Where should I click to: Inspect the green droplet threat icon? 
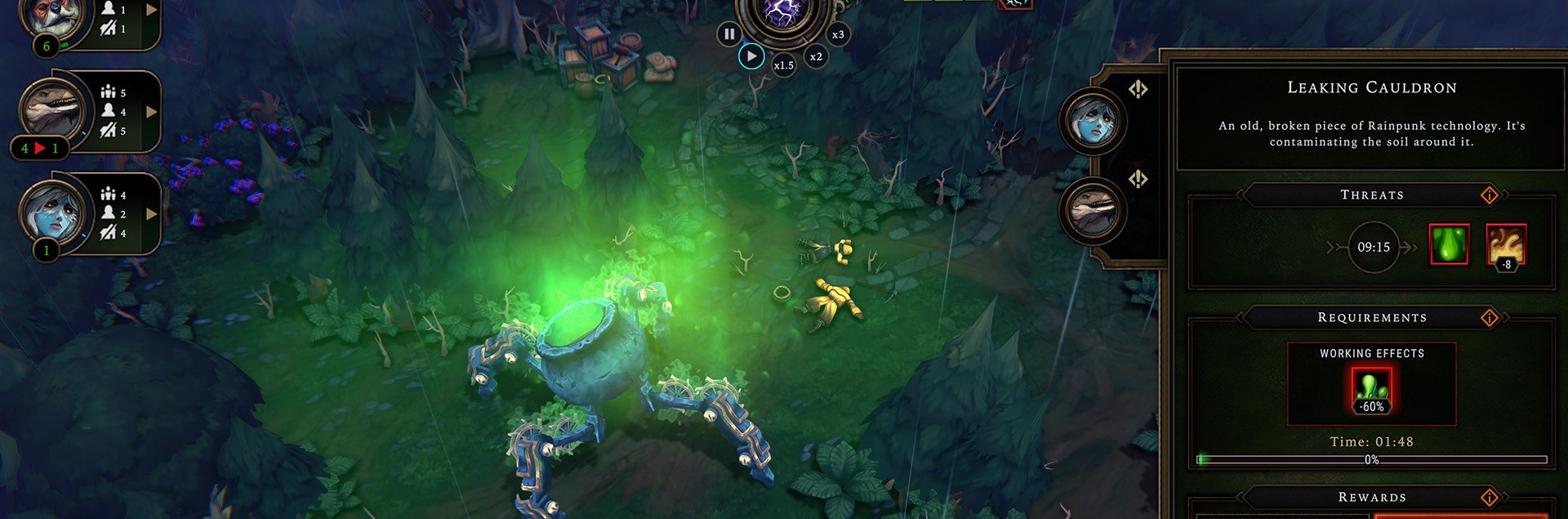coord(1449,244)
